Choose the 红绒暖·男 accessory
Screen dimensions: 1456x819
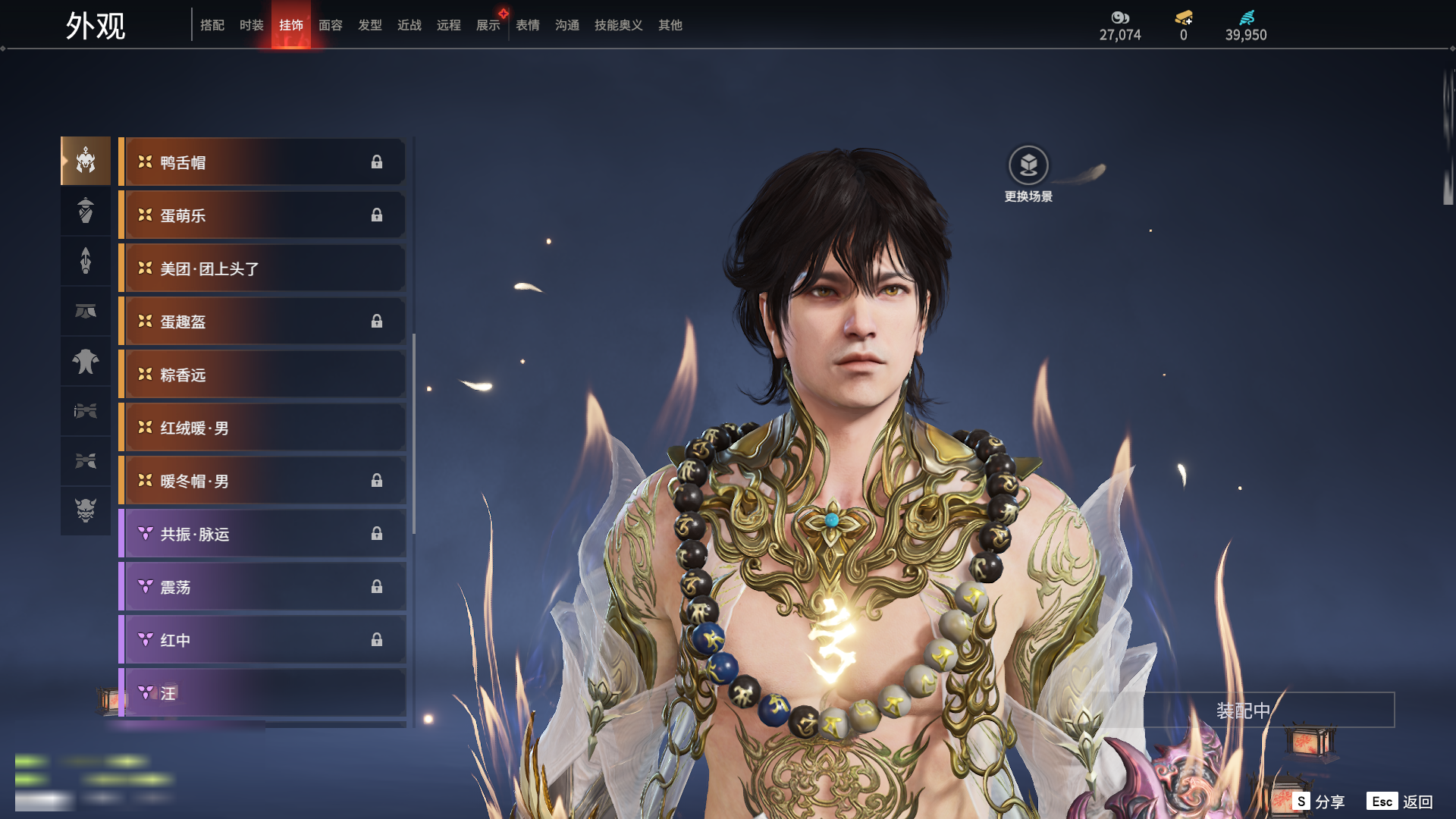click(262, 428)
